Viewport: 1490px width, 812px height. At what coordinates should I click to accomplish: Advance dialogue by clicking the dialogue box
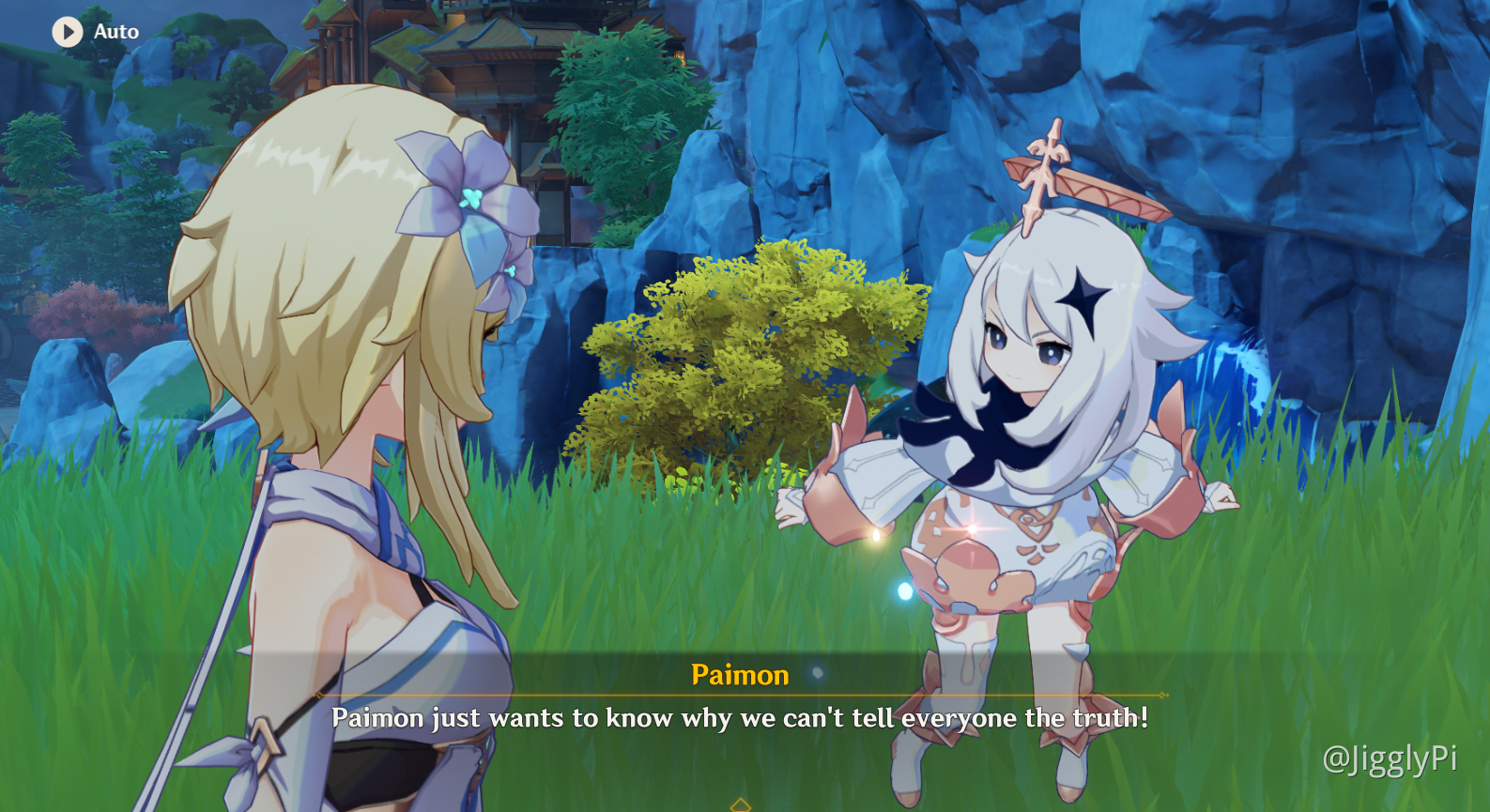pyautogui.click(x=742, y=718)
